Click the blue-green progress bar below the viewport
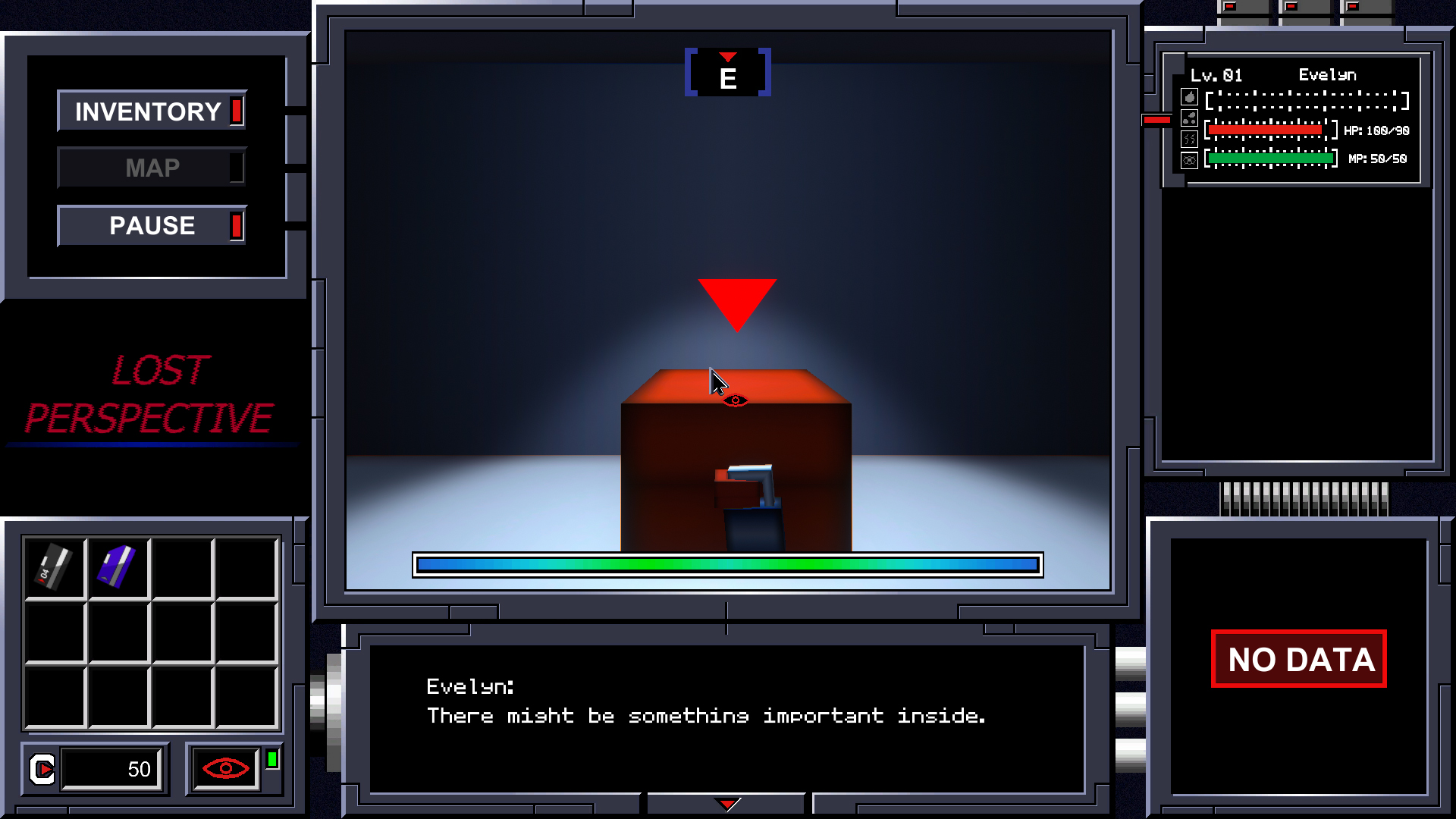Screen dimensions: 1456x819 [726, 564]
